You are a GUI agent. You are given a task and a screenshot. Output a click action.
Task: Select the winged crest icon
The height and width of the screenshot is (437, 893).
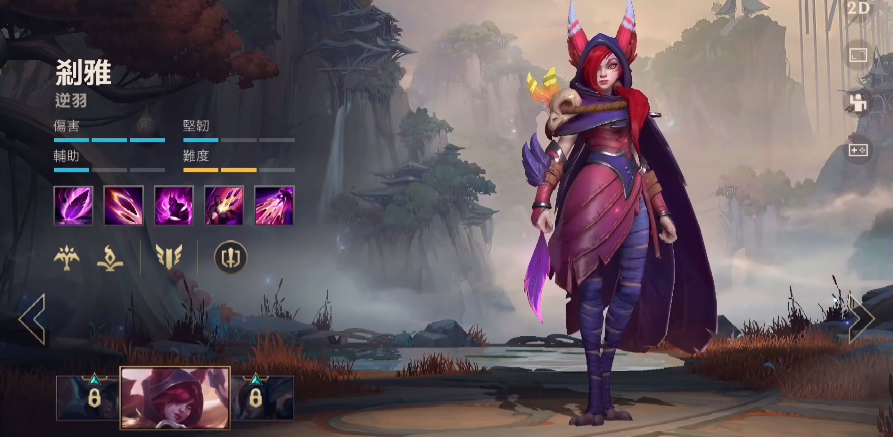pos(167,258)
